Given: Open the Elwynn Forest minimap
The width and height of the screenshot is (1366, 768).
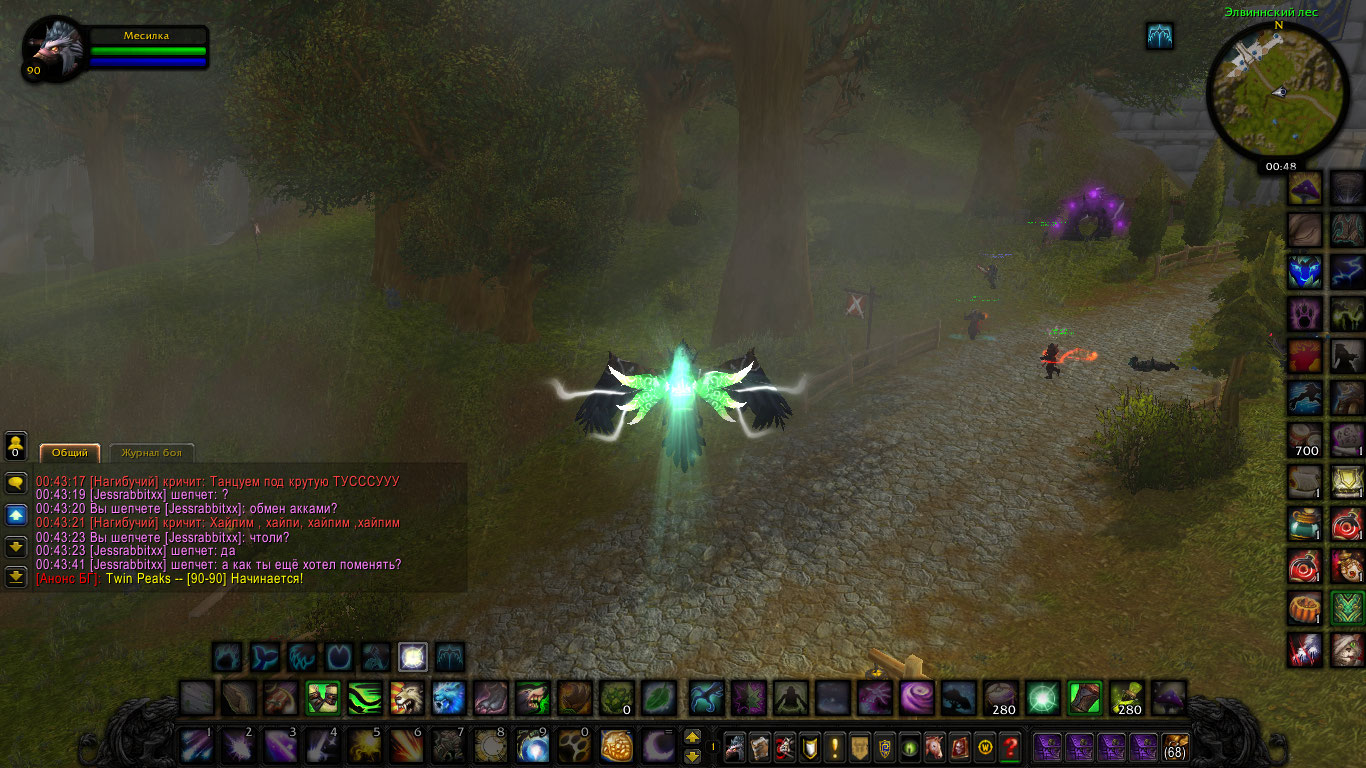Looking at the screenshot, I should 1277,91.
